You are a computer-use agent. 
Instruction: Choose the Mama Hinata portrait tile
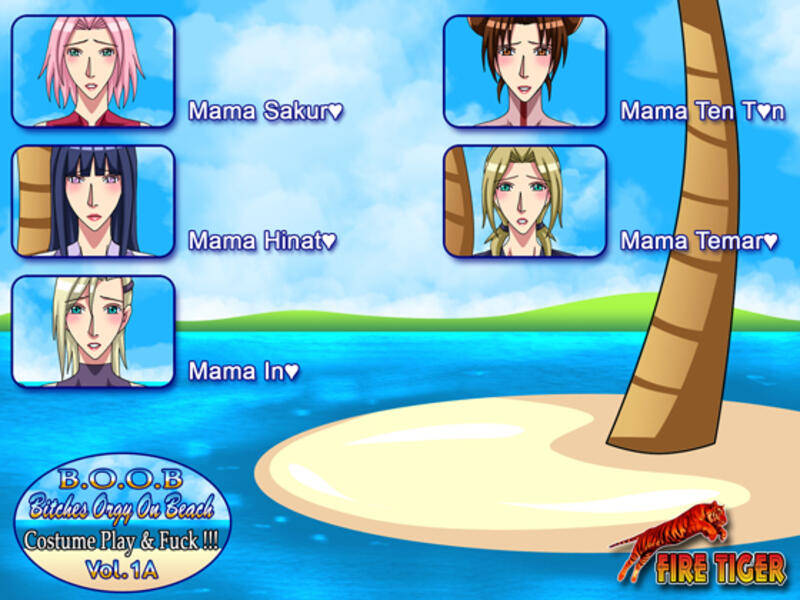[93, 201]
